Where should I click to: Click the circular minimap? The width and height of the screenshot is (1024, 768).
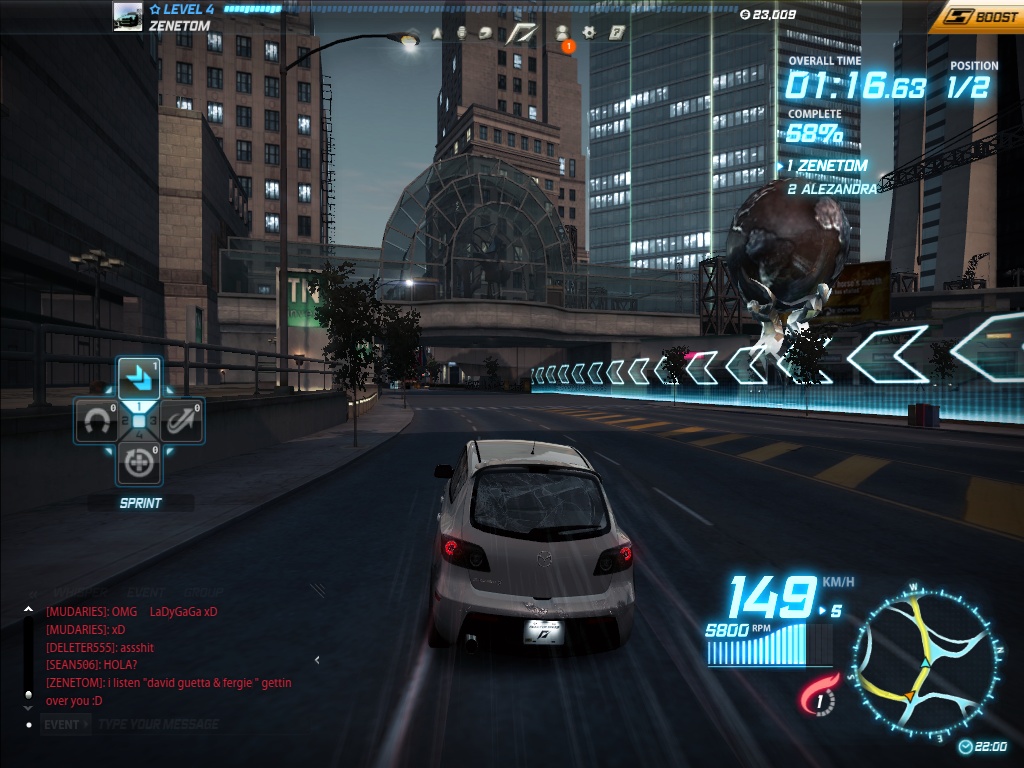tap(924, 663)
